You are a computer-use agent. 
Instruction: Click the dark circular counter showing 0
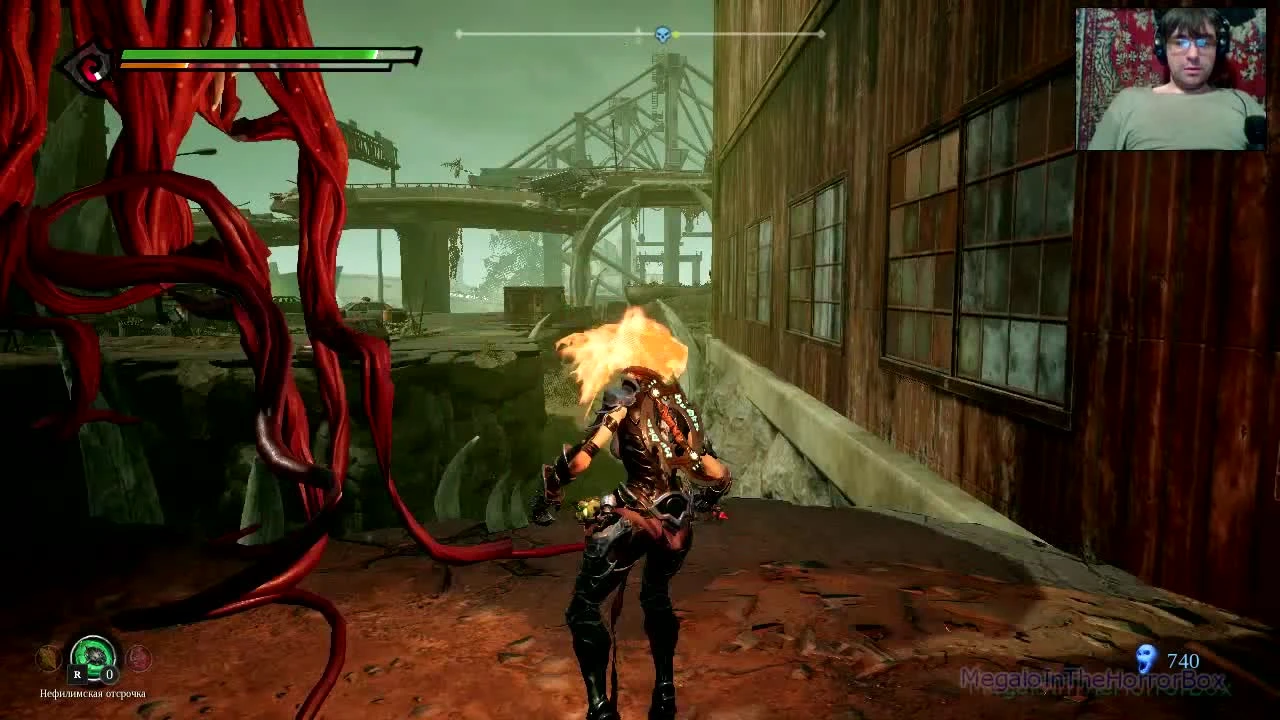[x=109, y=675]
